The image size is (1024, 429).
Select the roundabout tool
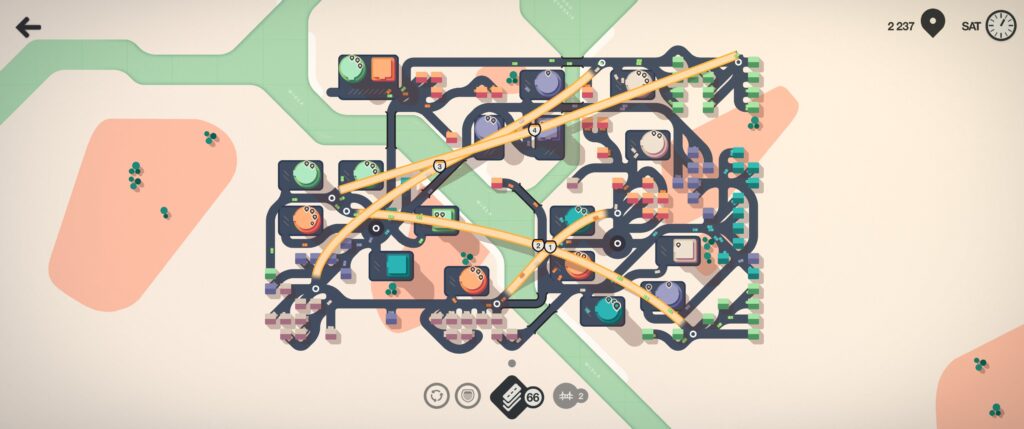[436, 396]
